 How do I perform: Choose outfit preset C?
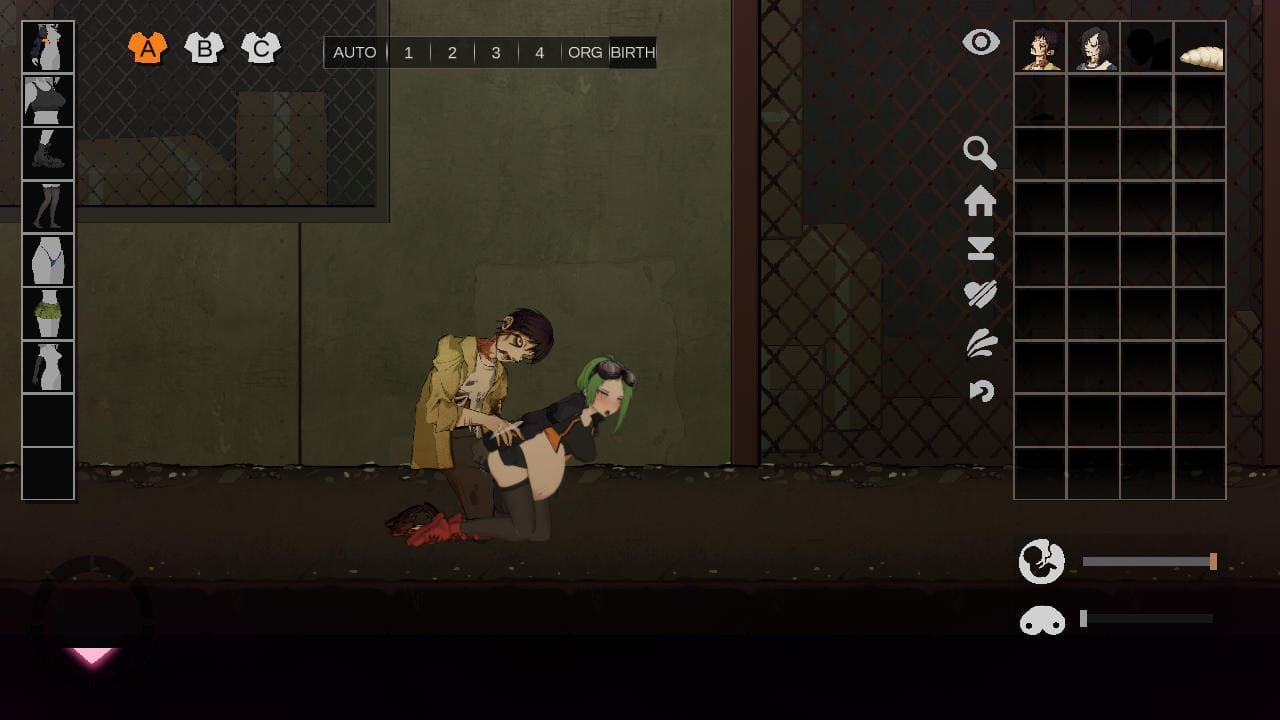click(261, 47)
